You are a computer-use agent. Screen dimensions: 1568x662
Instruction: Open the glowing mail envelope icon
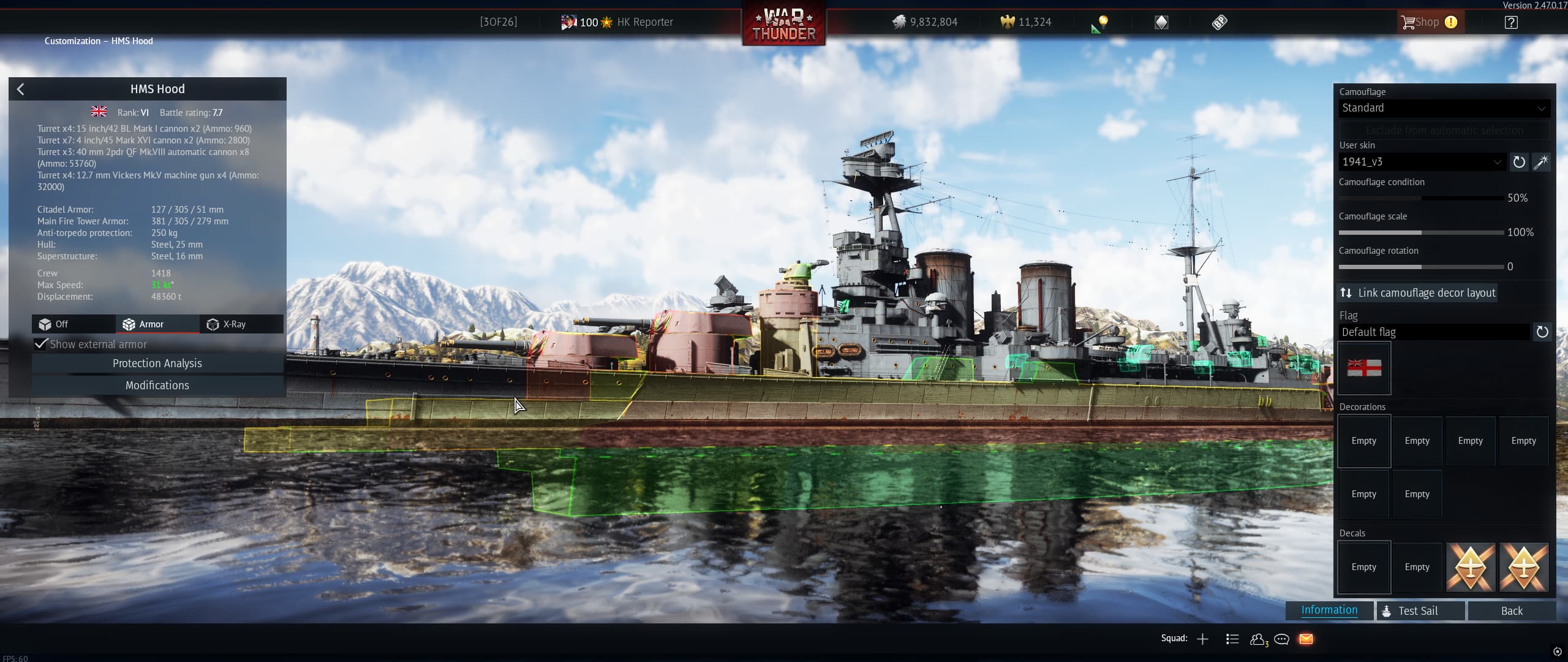tap(1306, 638)
